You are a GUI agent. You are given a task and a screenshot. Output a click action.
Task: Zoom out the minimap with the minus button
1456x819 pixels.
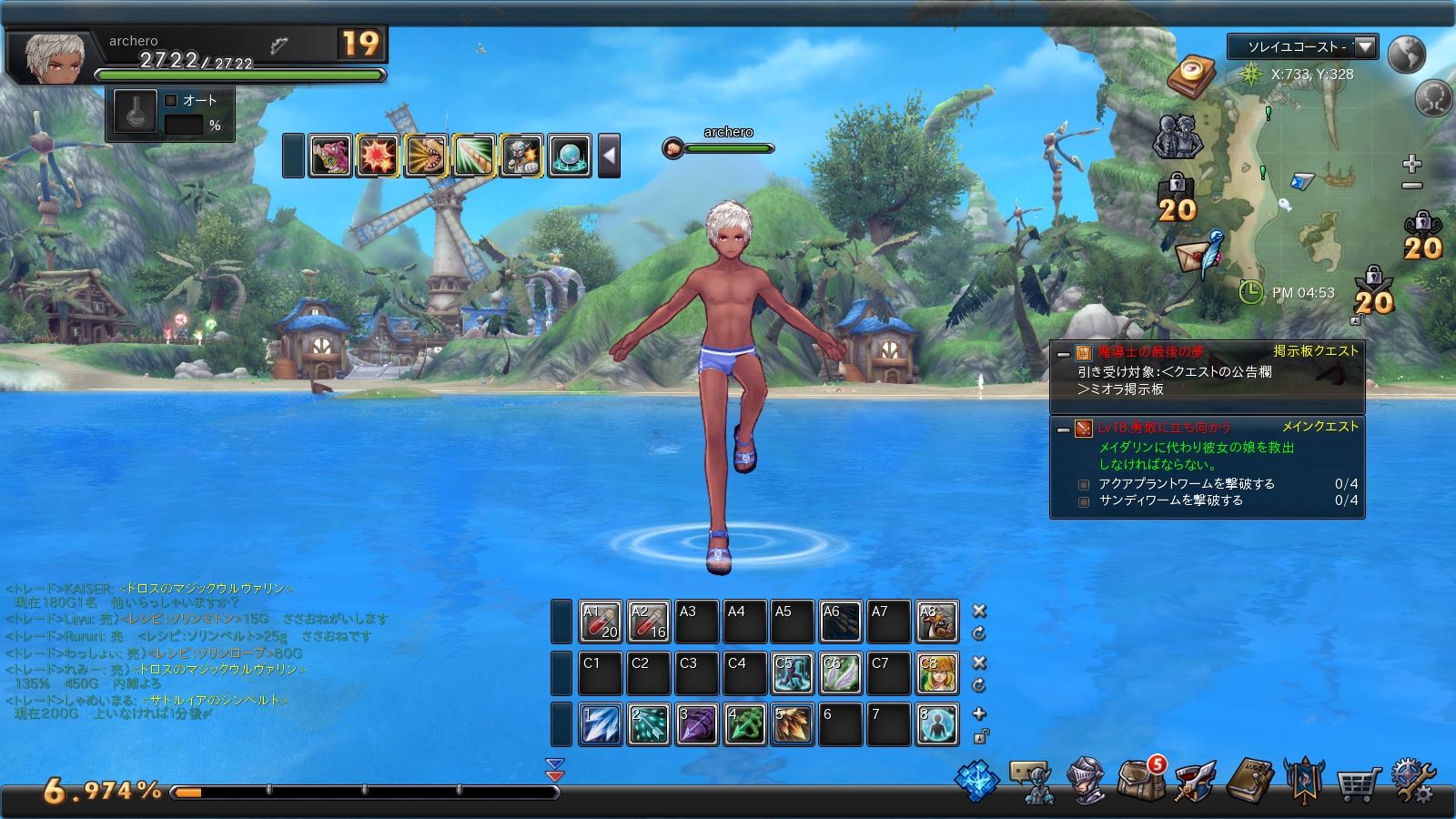click(x=1411, y=187)
